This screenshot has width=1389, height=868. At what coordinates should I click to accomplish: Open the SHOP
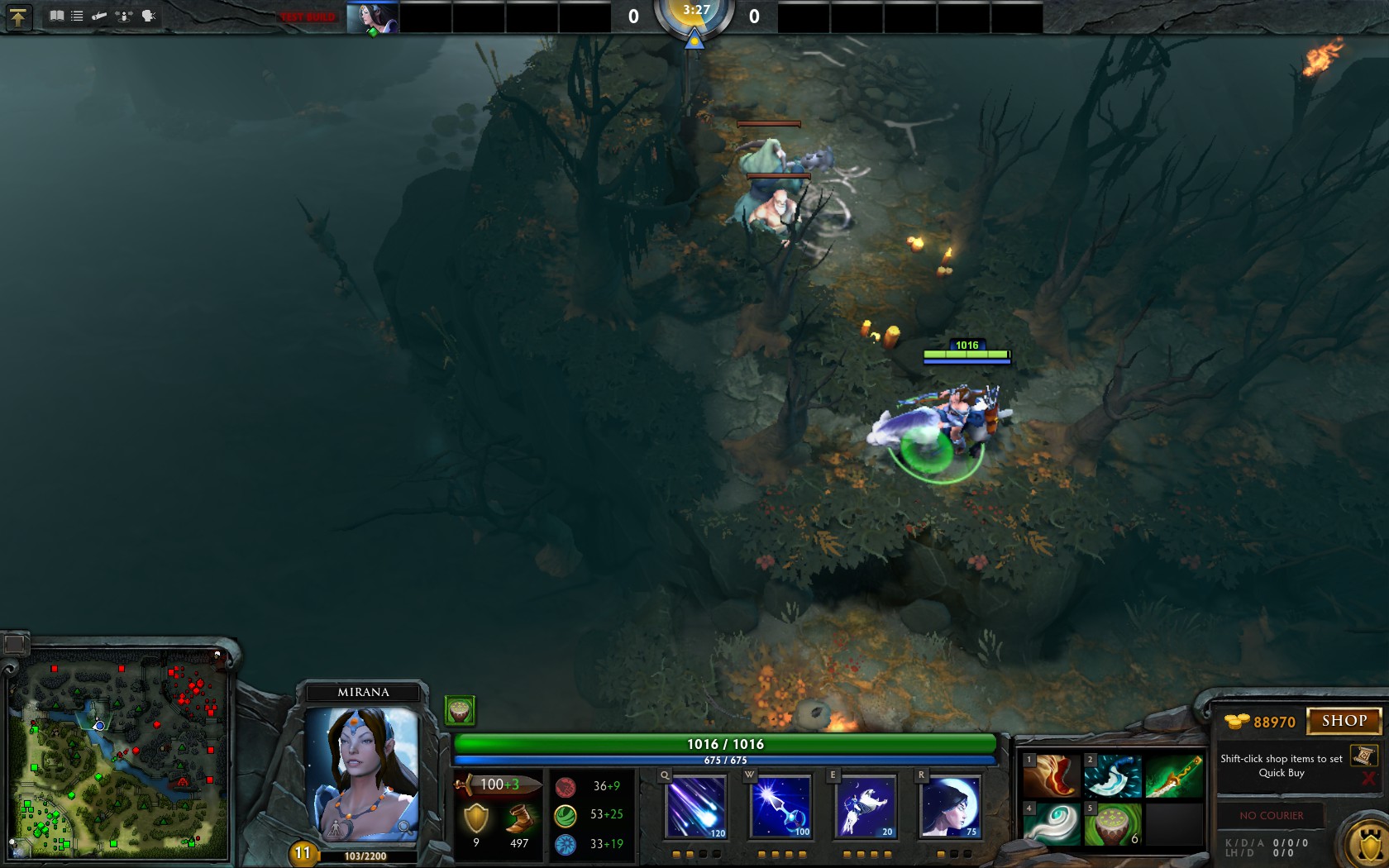(x=1344, y=721)
